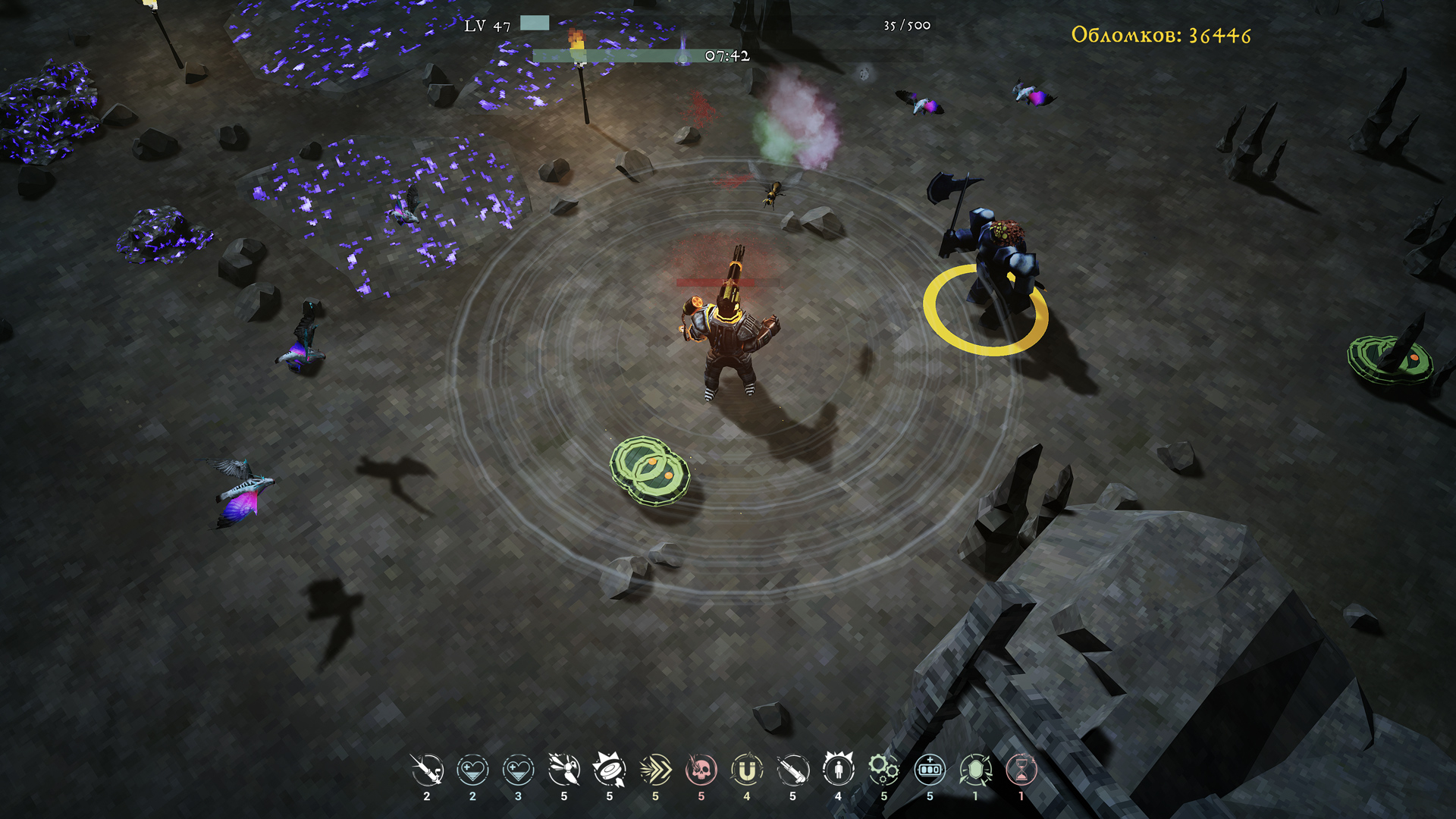The image size is (1456, 819).
Task: Click the spiked circle person icon
Action: 839,770
